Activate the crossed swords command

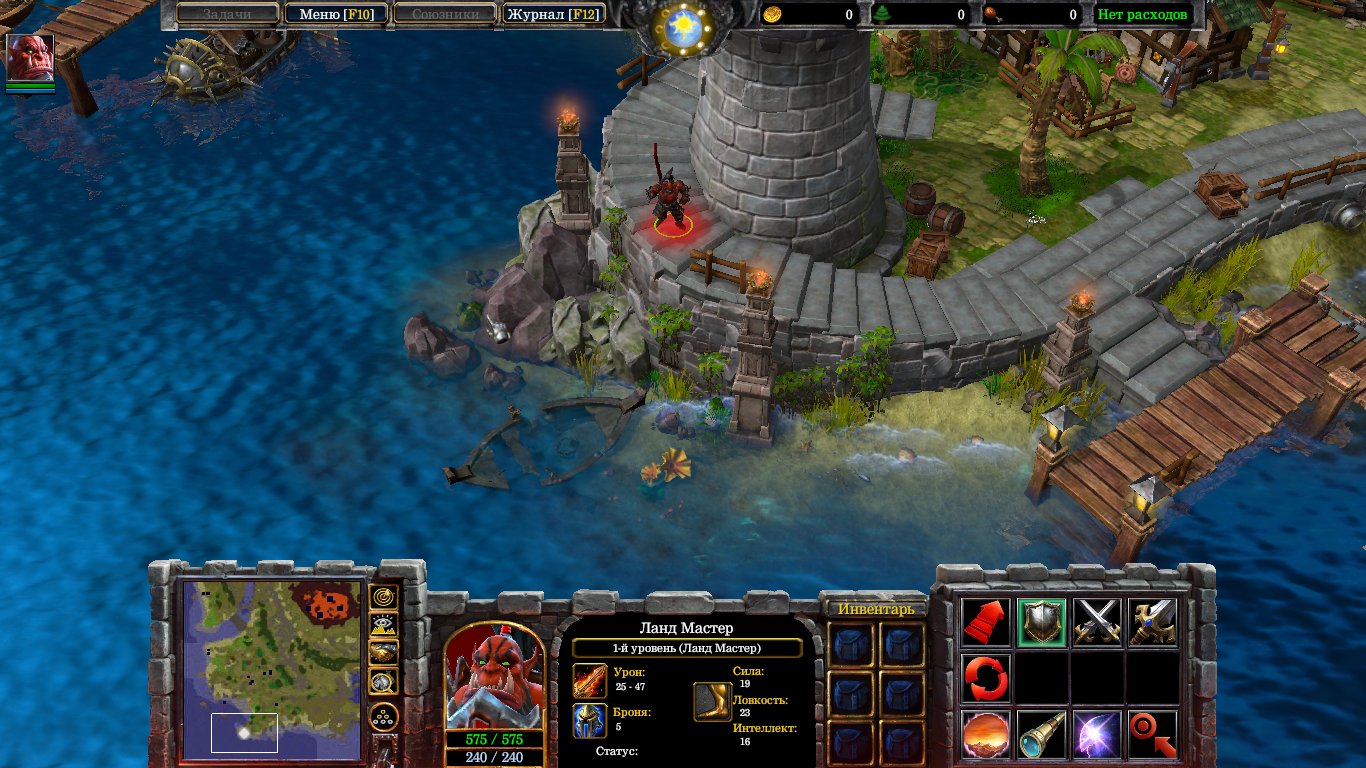(1097, 622)
